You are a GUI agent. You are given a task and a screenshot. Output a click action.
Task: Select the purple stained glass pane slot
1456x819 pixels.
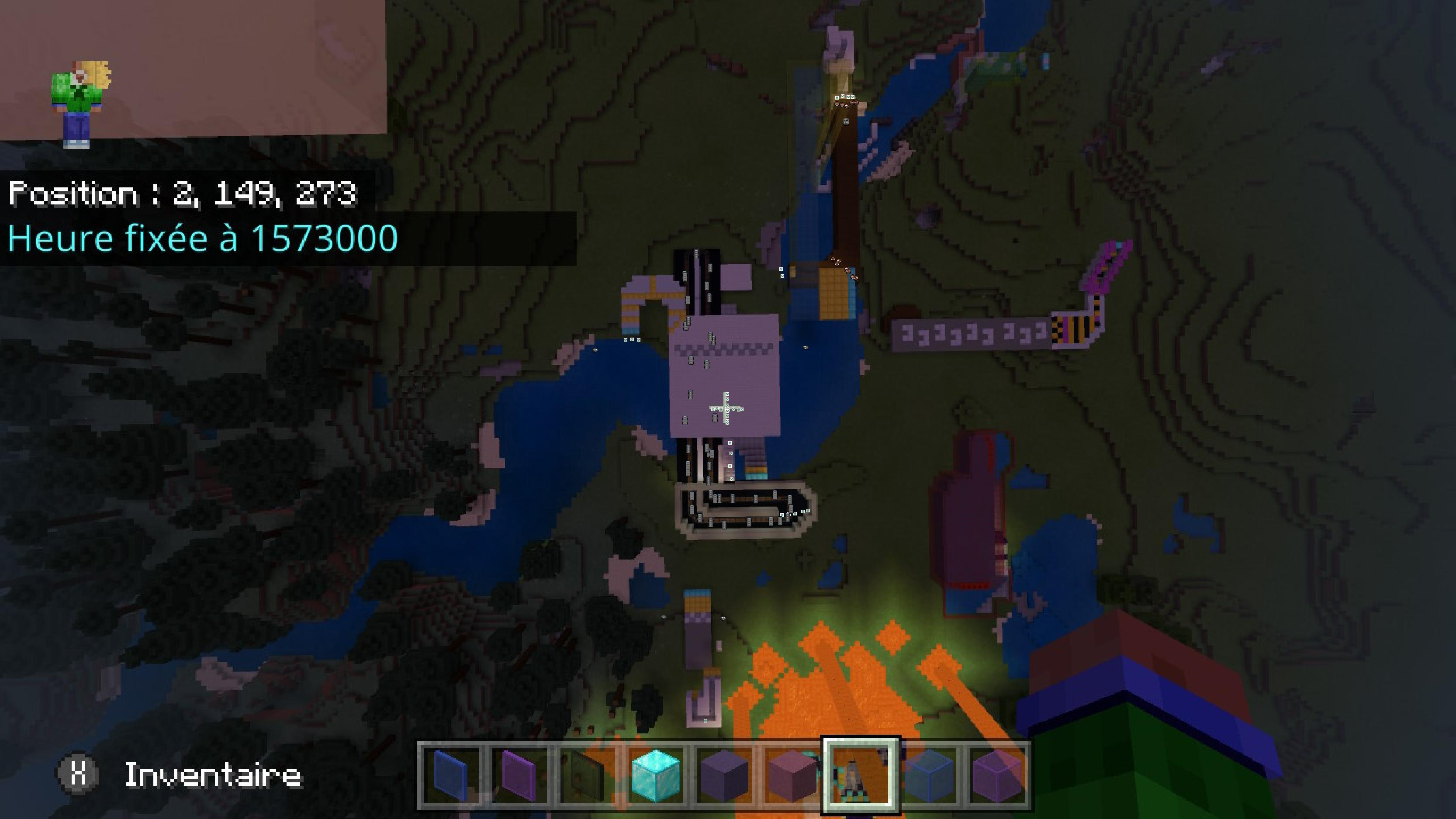[x=520, y=775]
